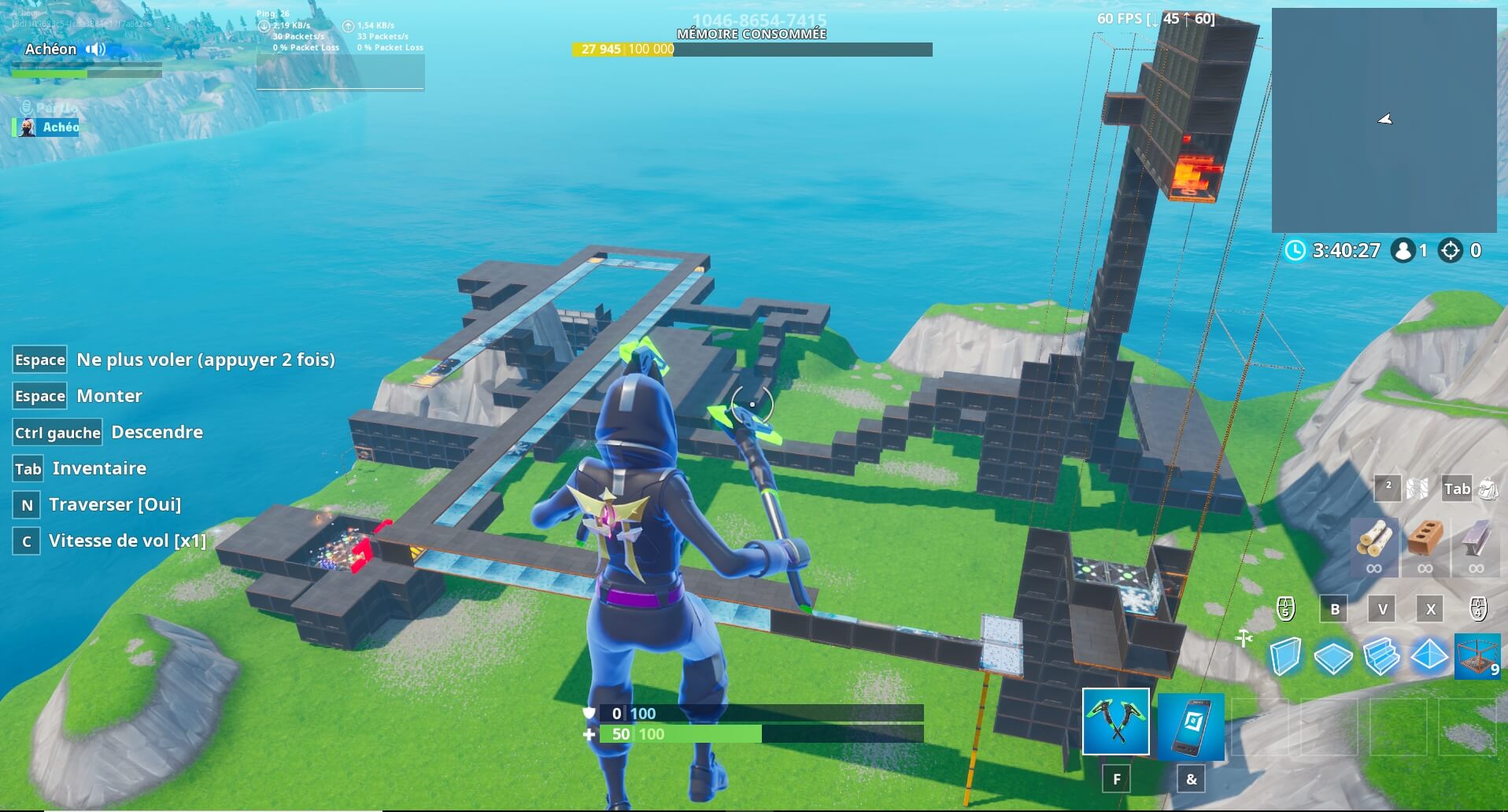Viewport: 1508px width, 812px height.
Task: Toggle the Traverser [Oui] option
Action: coord(115,504)
